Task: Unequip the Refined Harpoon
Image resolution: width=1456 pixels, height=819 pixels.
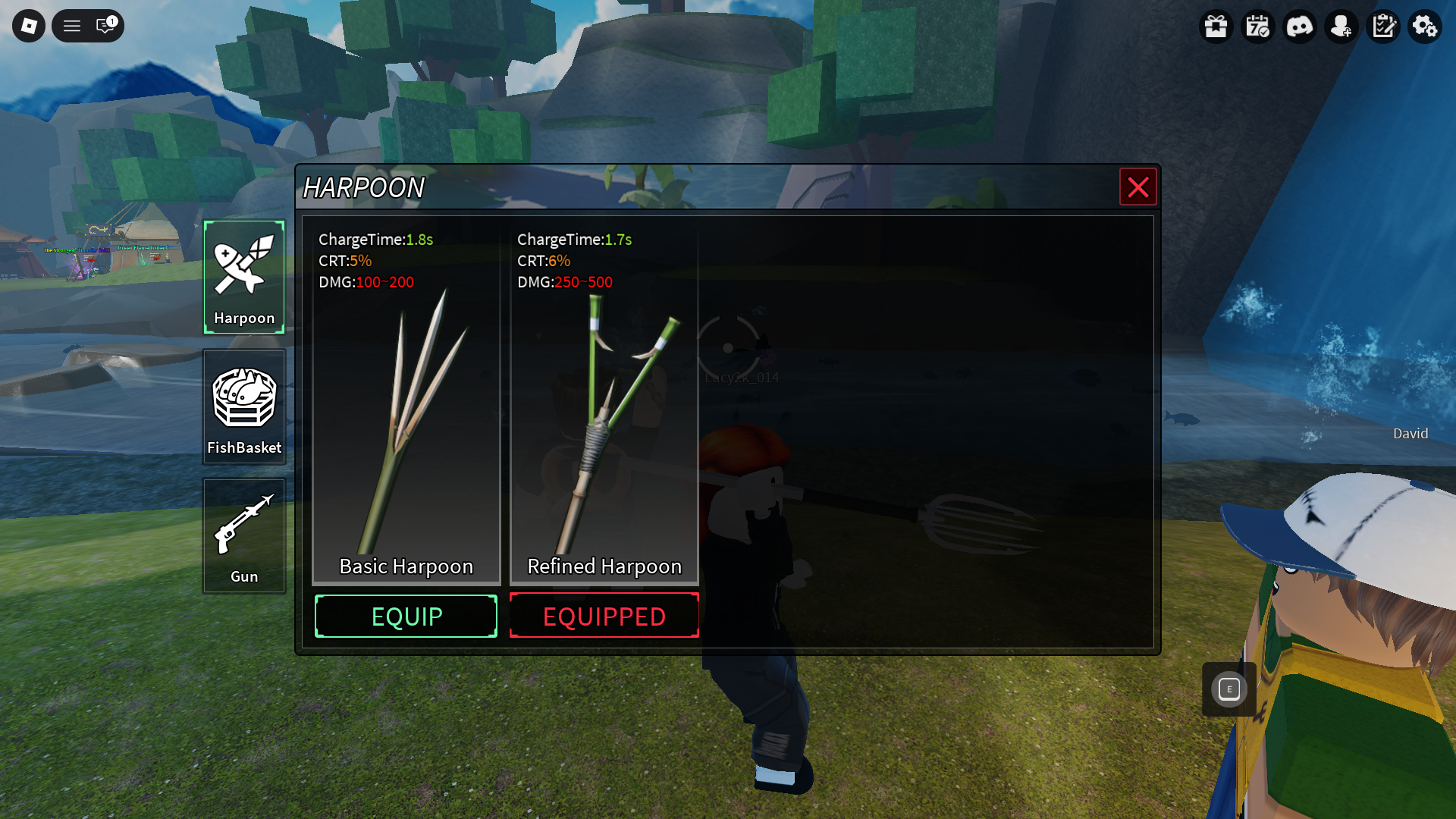Action: (x=604, y=616)
